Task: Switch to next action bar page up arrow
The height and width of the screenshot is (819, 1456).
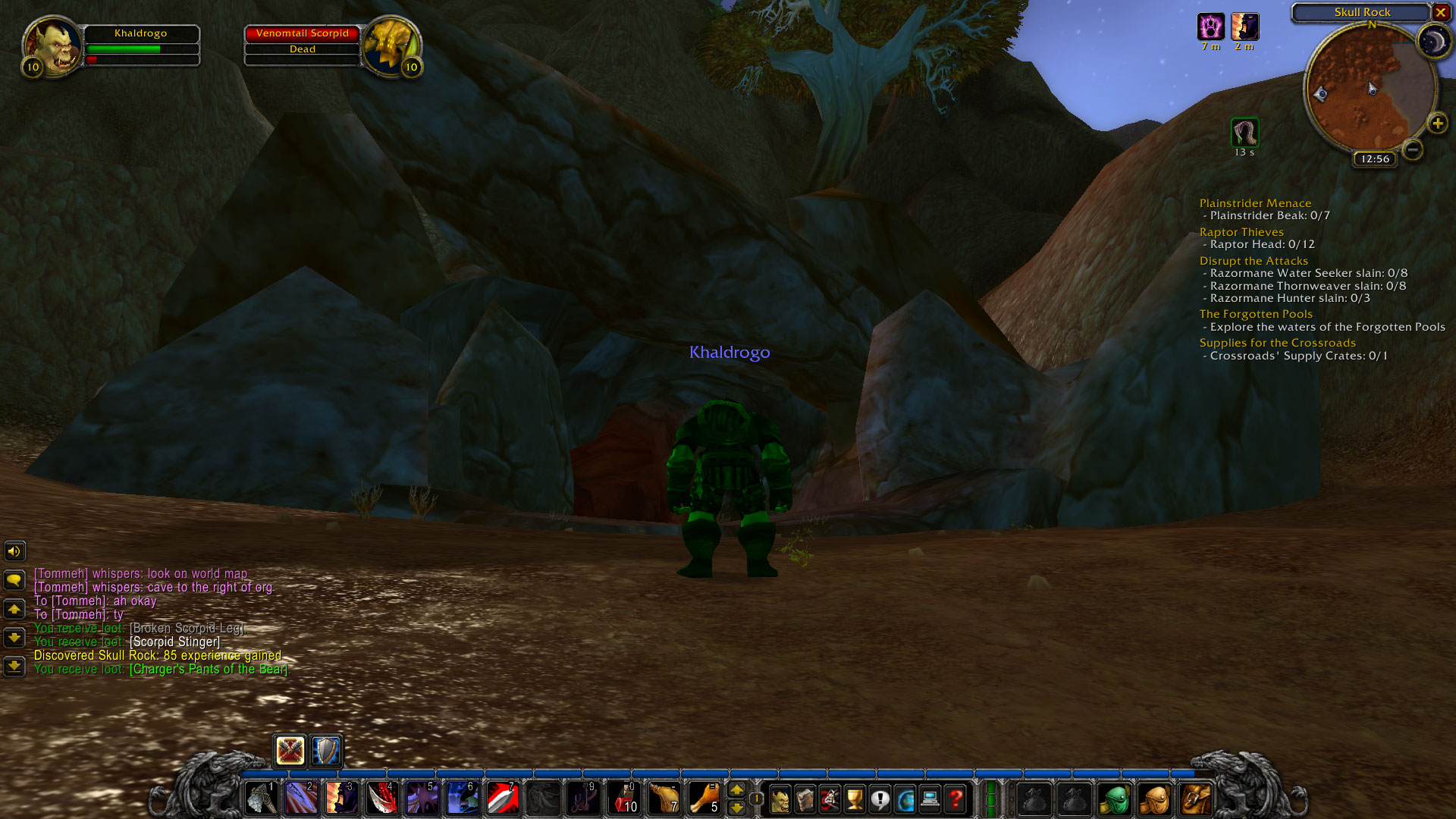Action: coord(736,790)
